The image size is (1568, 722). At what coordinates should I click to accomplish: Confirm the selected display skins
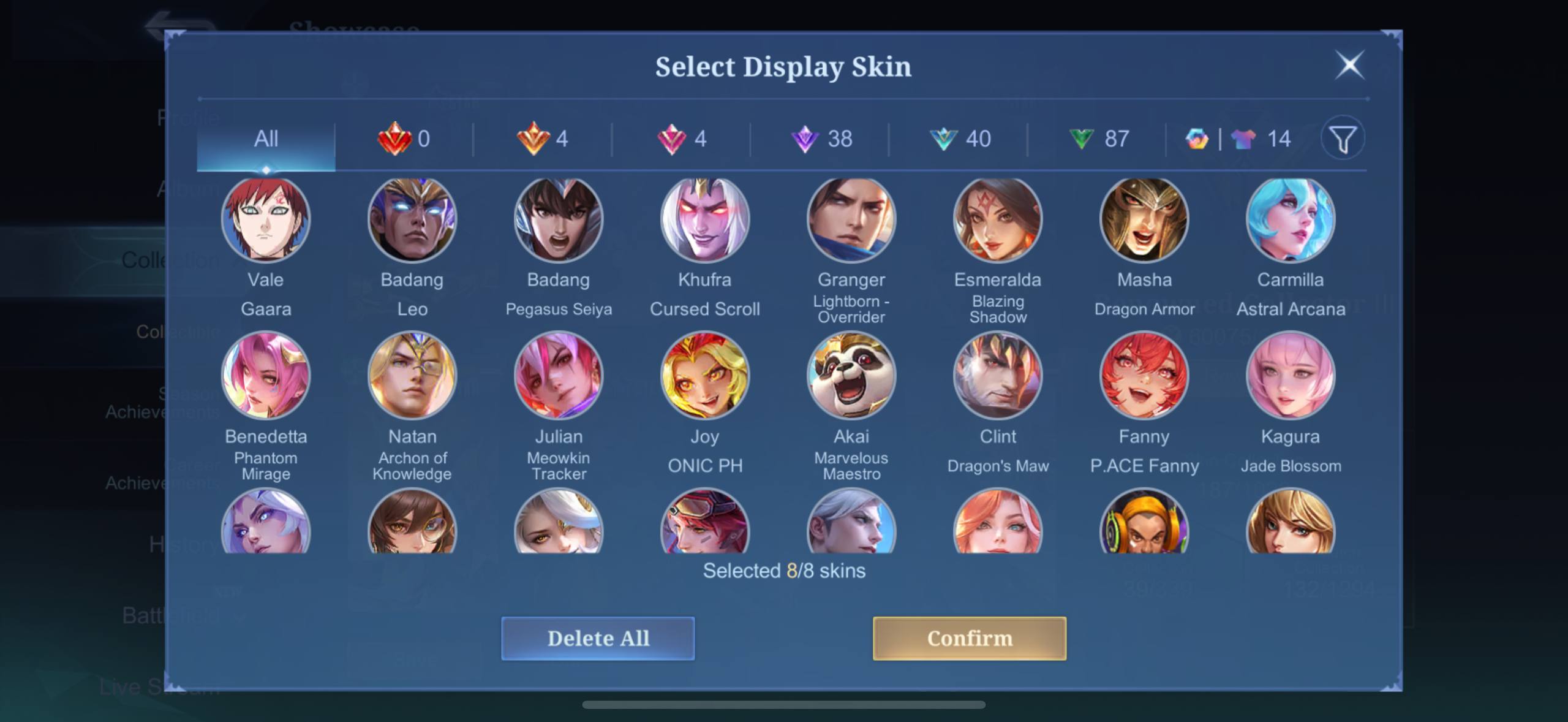point(969,638)
